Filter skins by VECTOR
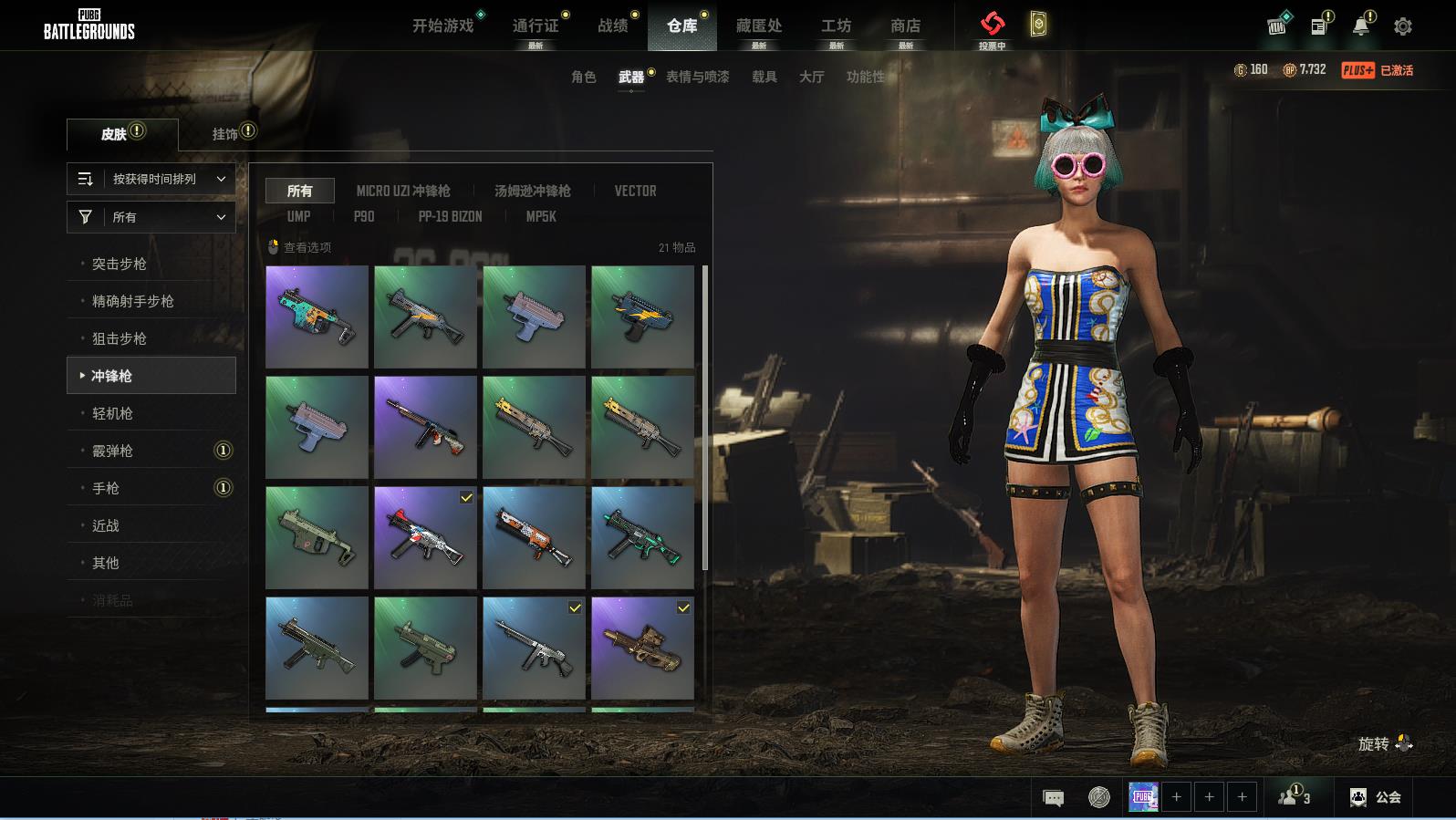Viewport: 1456px width, 820px height. click(635, 191)
